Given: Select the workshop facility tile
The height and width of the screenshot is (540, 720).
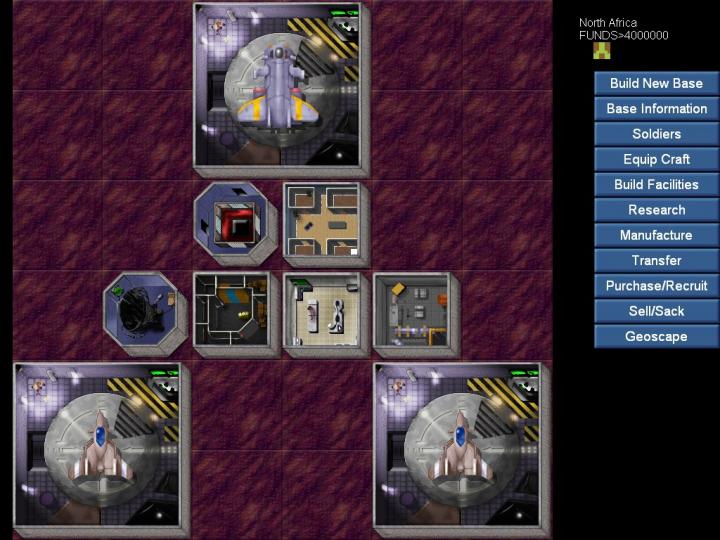Looking at the screenshot, I should click(x=412, y=311).
